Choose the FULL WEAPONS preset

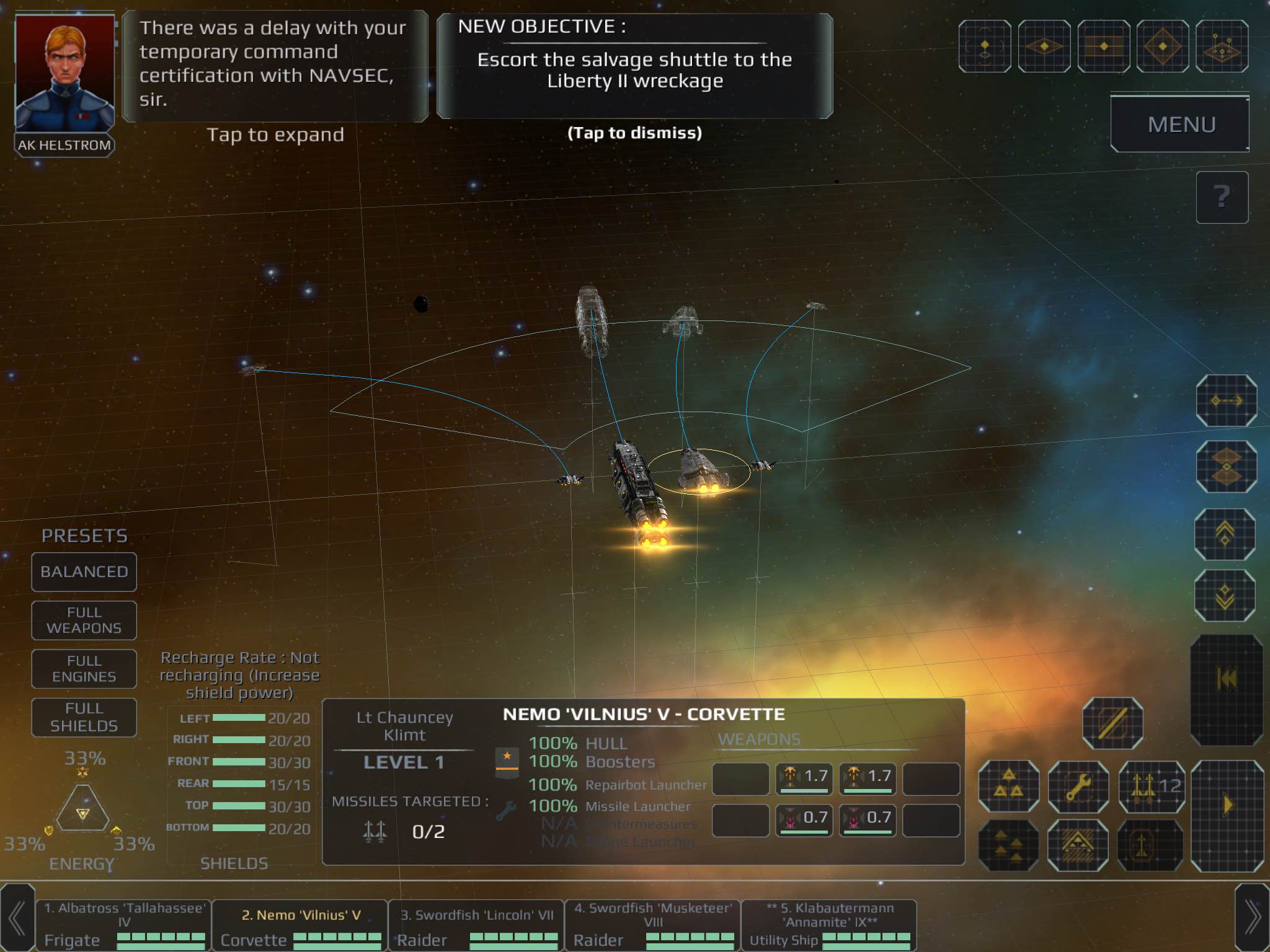click(x=84, y=620)
